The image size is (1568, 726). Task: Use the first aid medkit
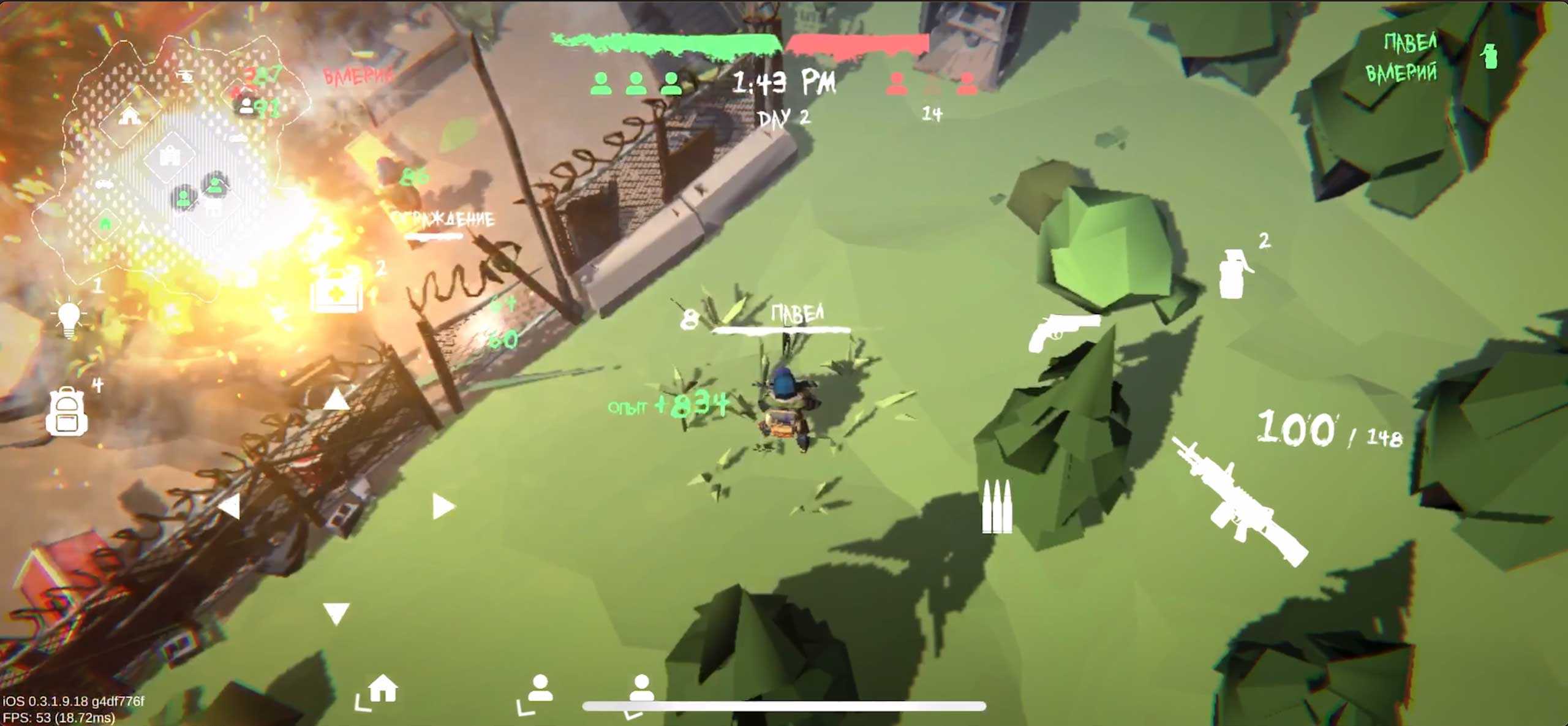tap(336, 290)
